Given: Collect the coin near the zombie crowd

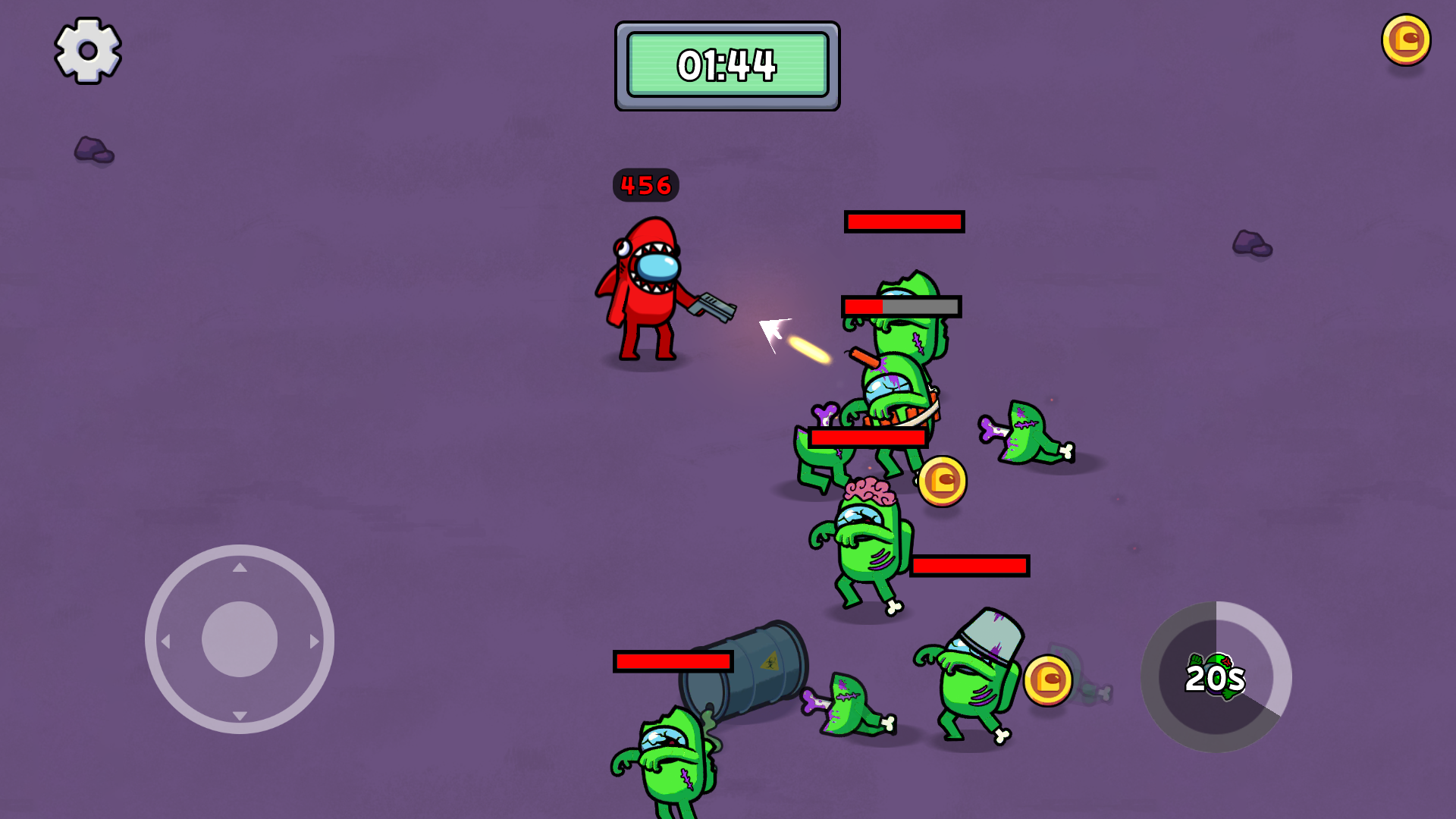Looking at the screenshot, I should tap(941, 480).
